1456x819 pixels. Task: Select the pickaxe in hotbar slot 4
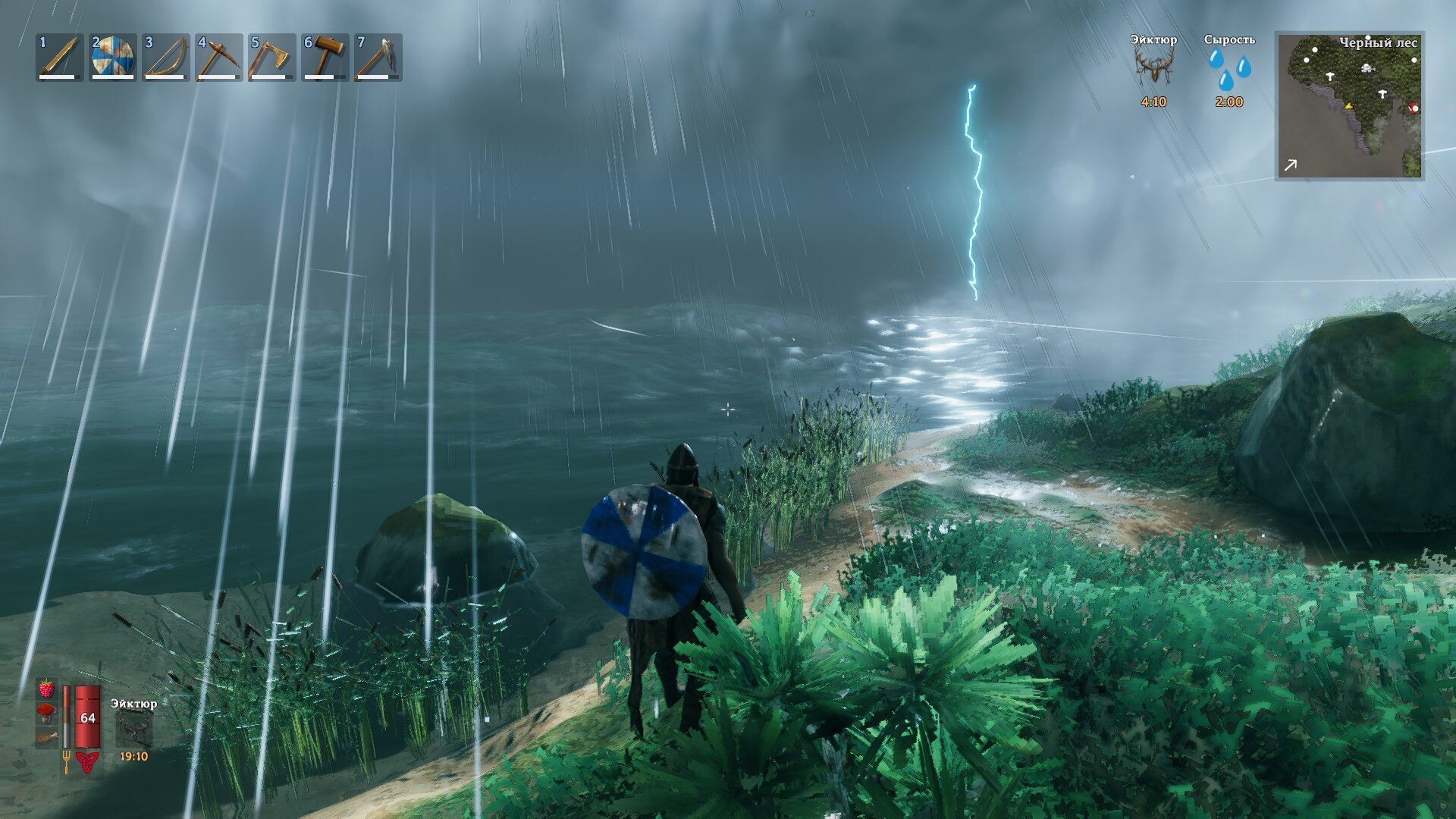pos(219,58)
